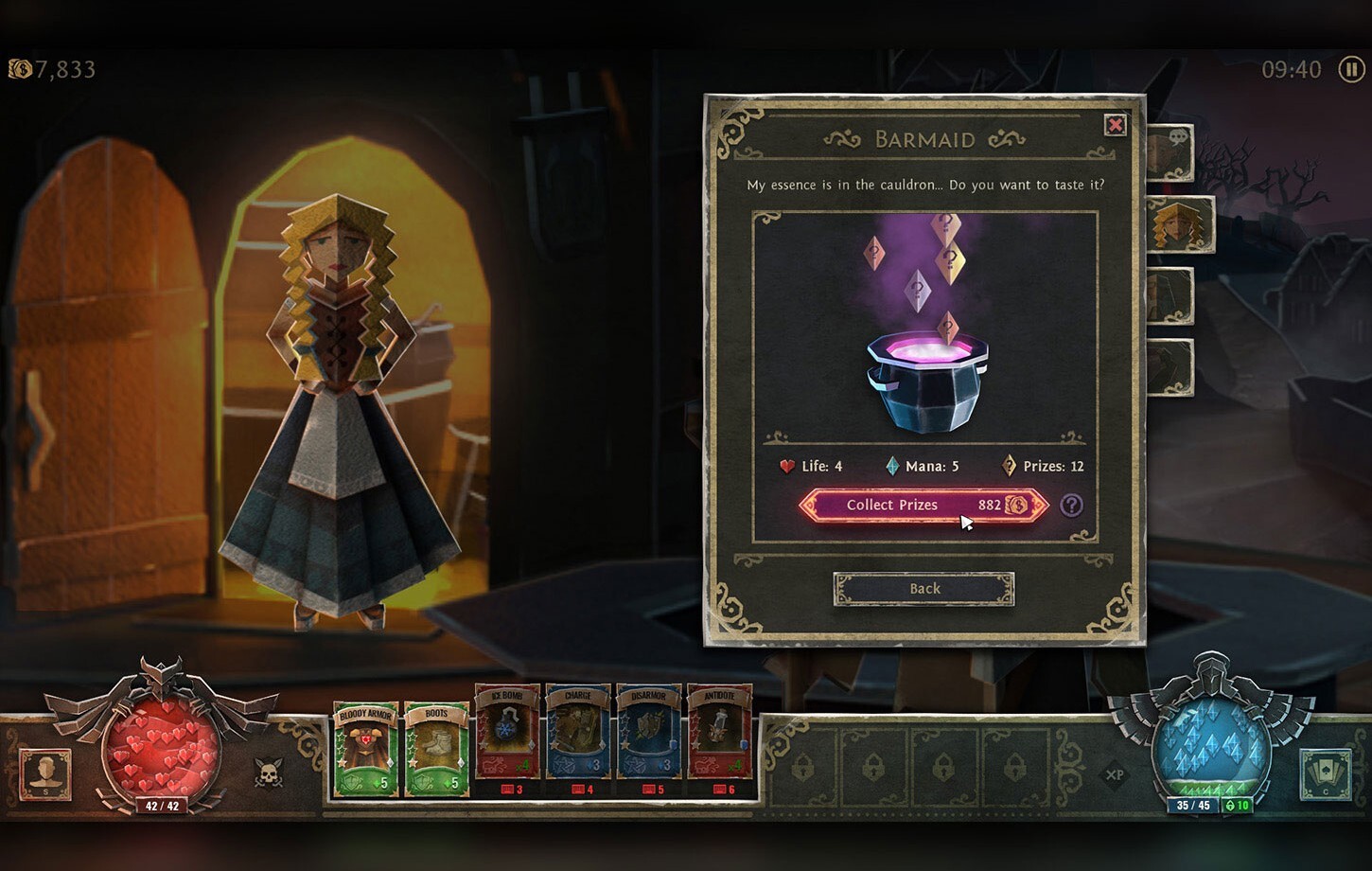Switch to the speech bubble tab
Viewport: 1372px width, 871px height.
point(1171,151)
